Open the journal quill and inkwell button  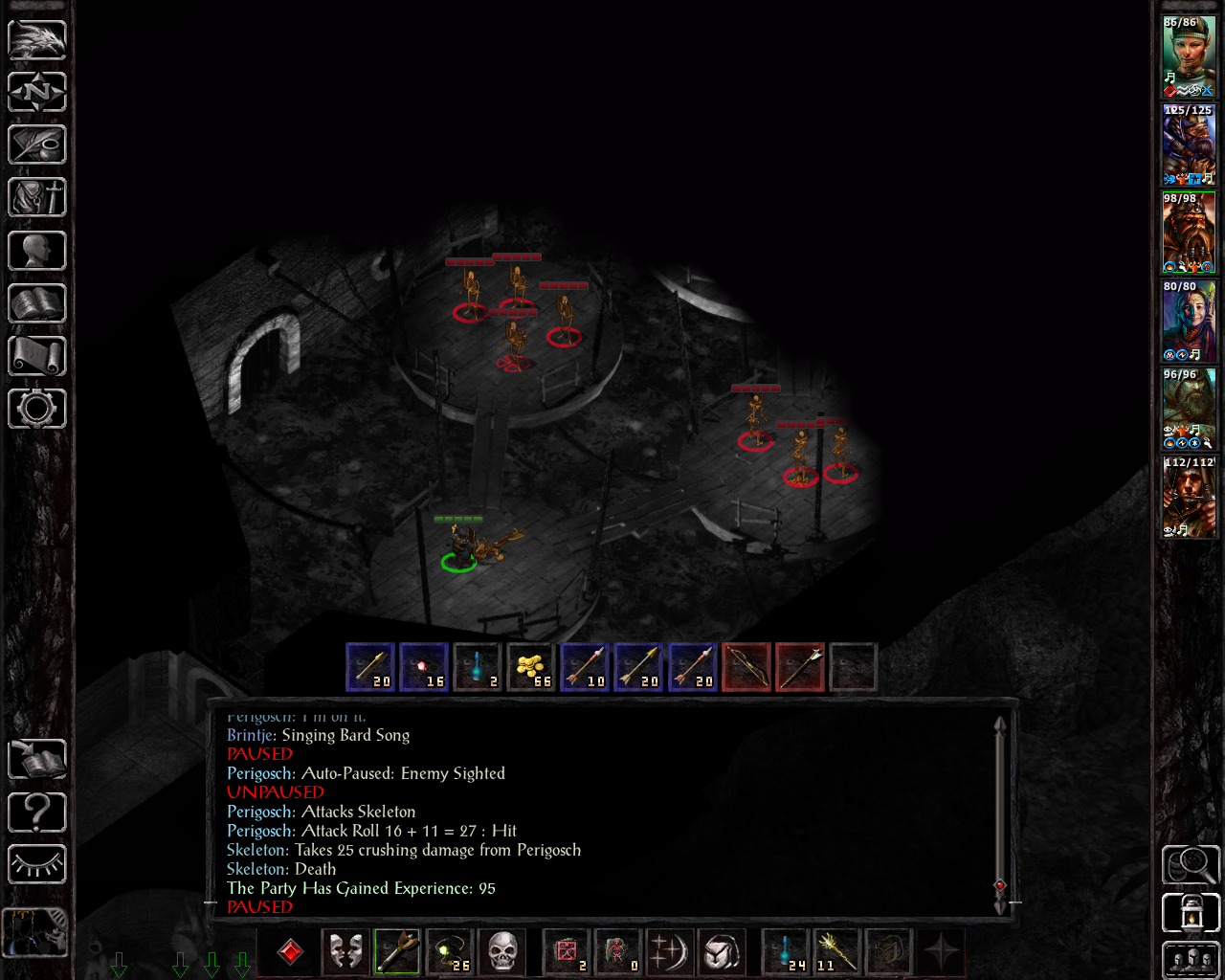tap(37, 145)
